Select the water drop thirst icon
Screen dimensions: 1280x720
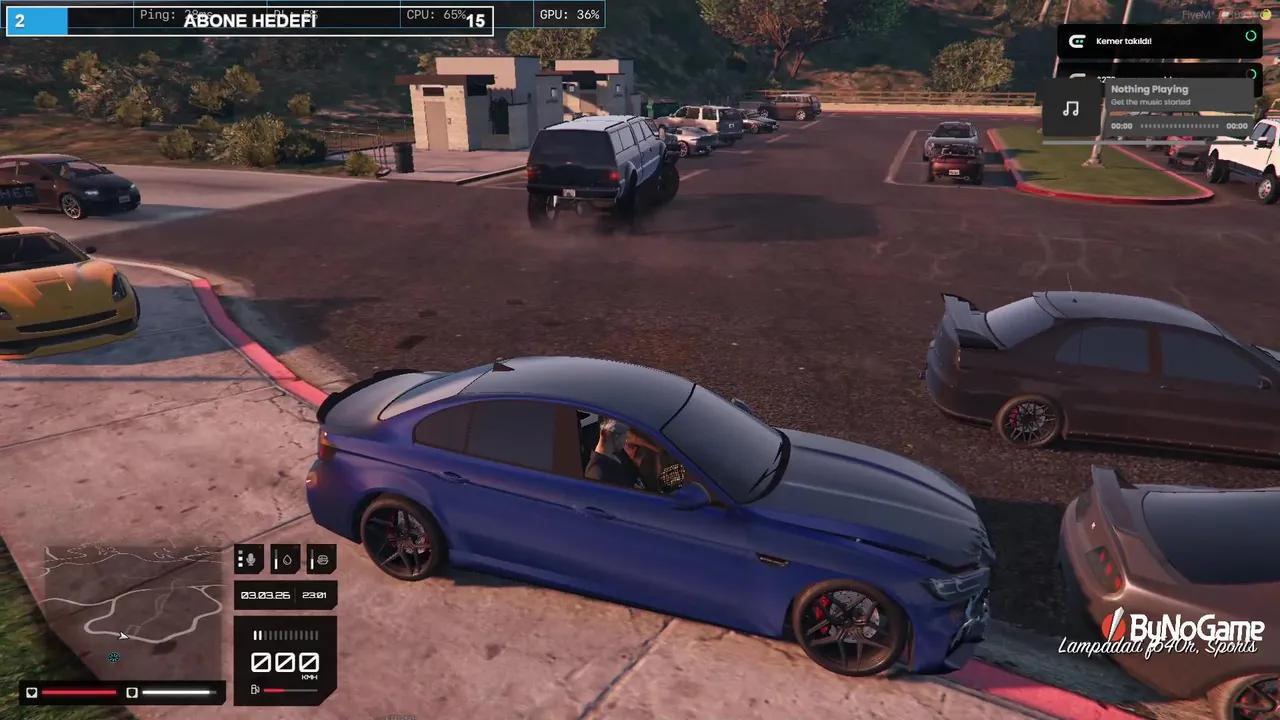[285, 559]
